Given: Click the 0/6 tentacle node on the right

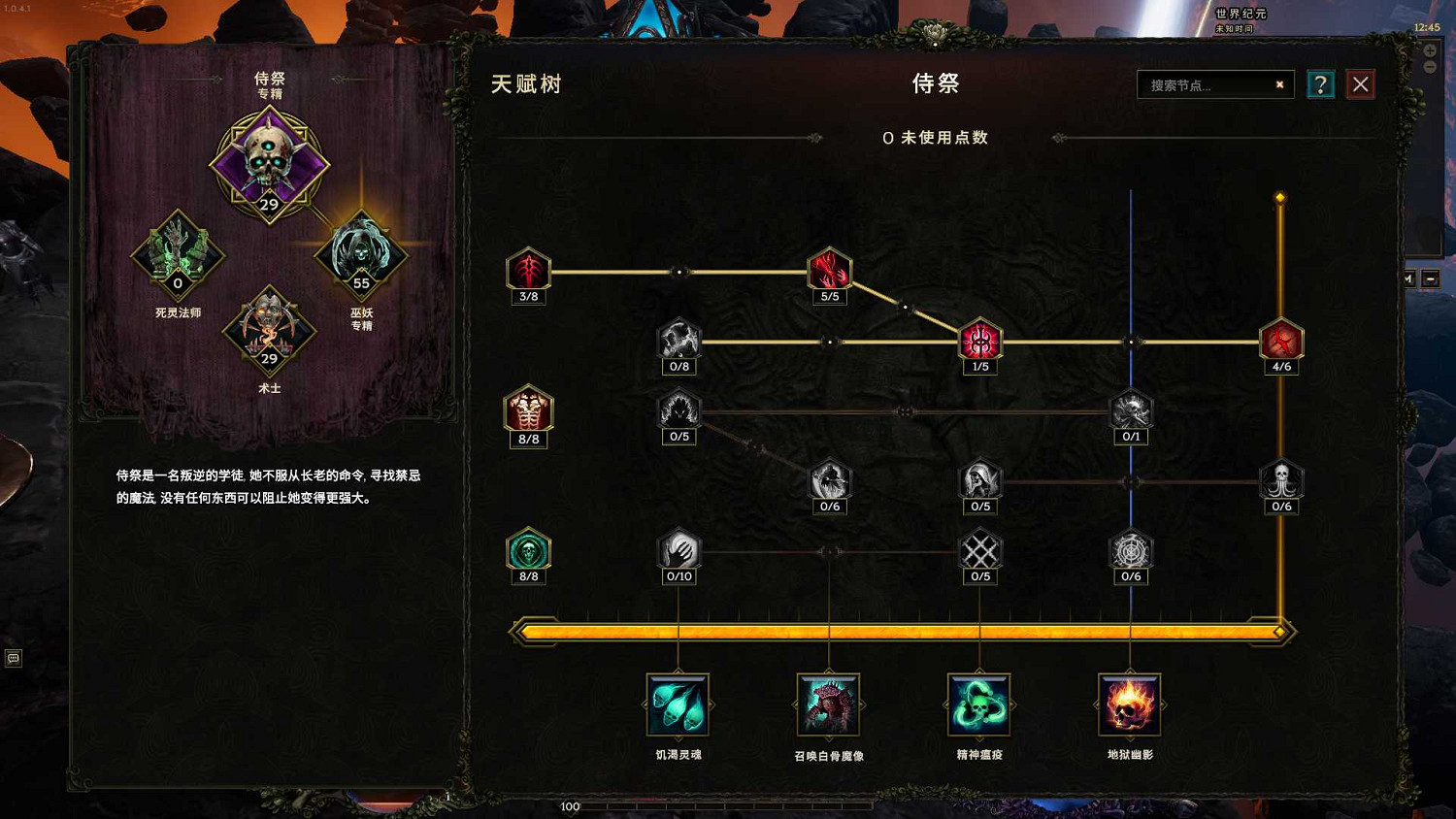Looking at the screenshot, I should pos(1280,479).
